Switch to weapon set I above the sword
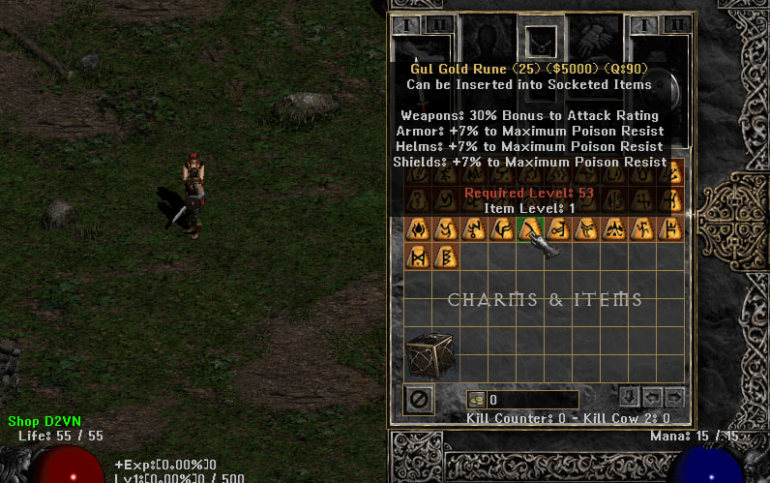 pos(405,25)
